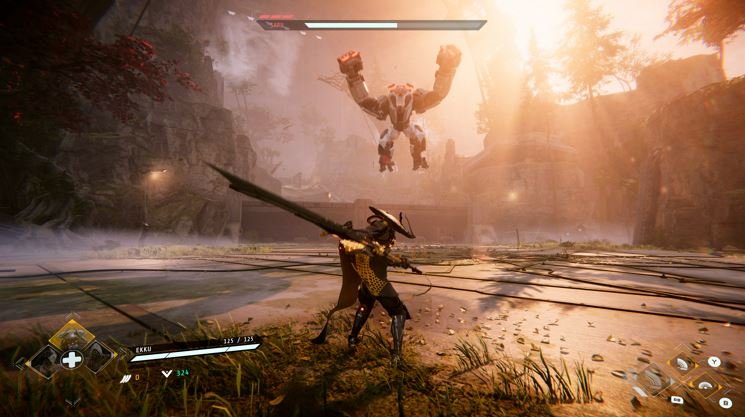Viewport: 745px width, 417px height.
Task: Use the large translucent diamond ability
Action: tap(655, 380)
